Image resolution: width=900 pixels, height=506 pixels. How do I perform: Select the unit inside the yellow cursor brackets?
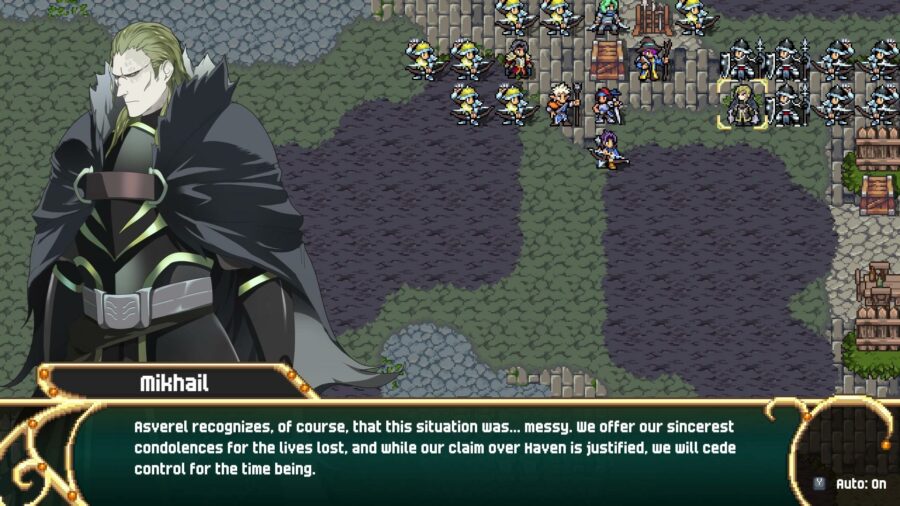coord(742,105)
